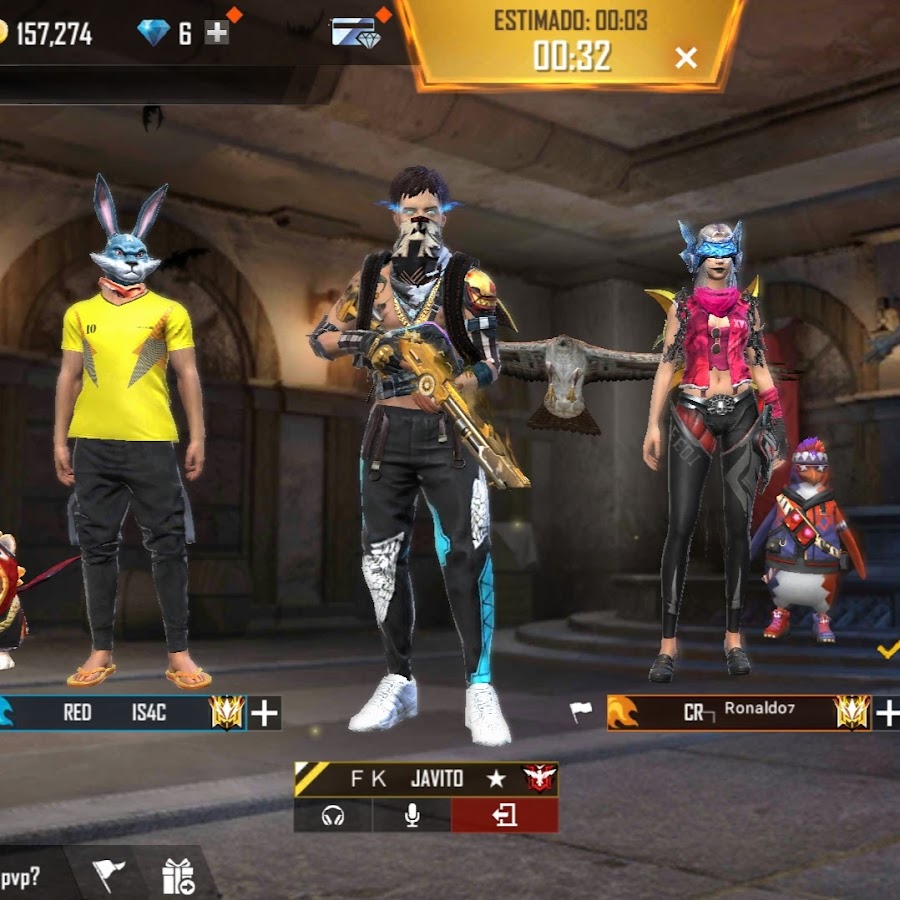Open the diamond voucher card icon
900x900 pixels.
point(356,33)
